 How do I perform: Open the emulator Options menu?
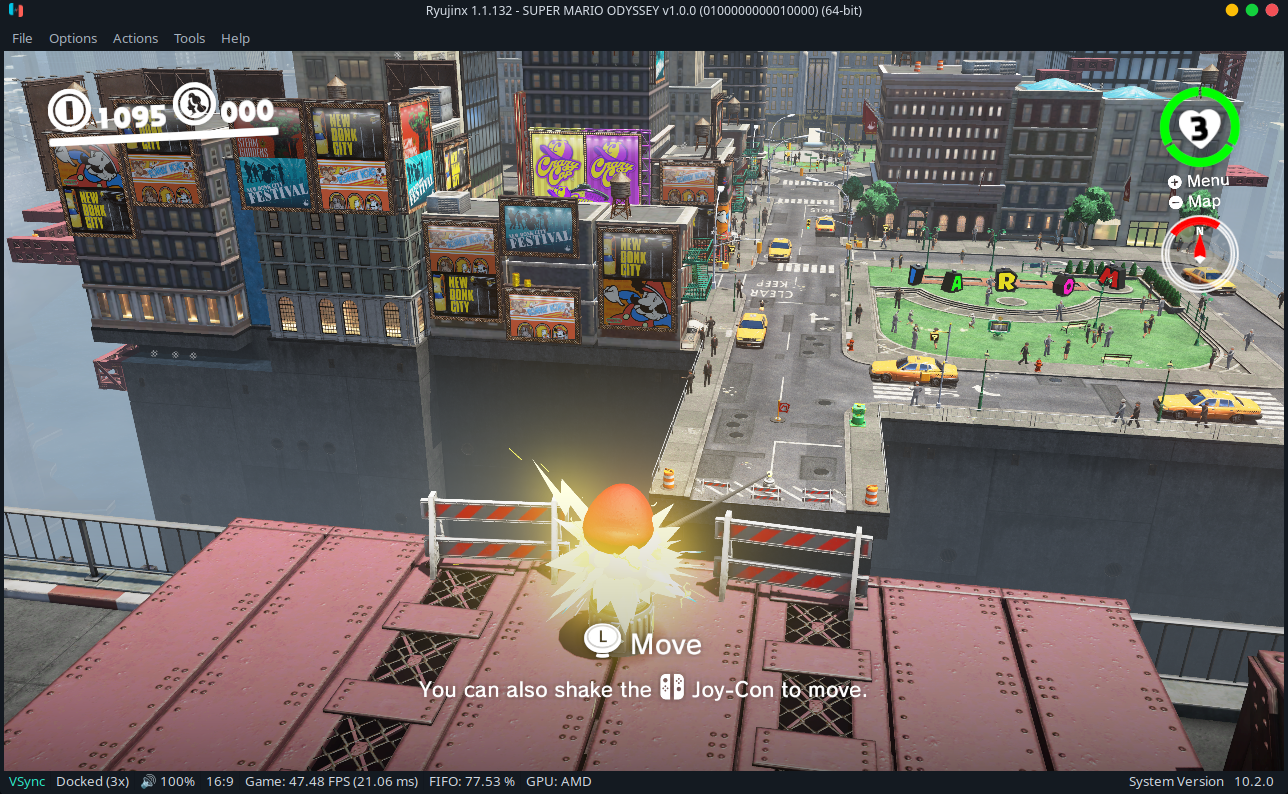coord(73,38)
